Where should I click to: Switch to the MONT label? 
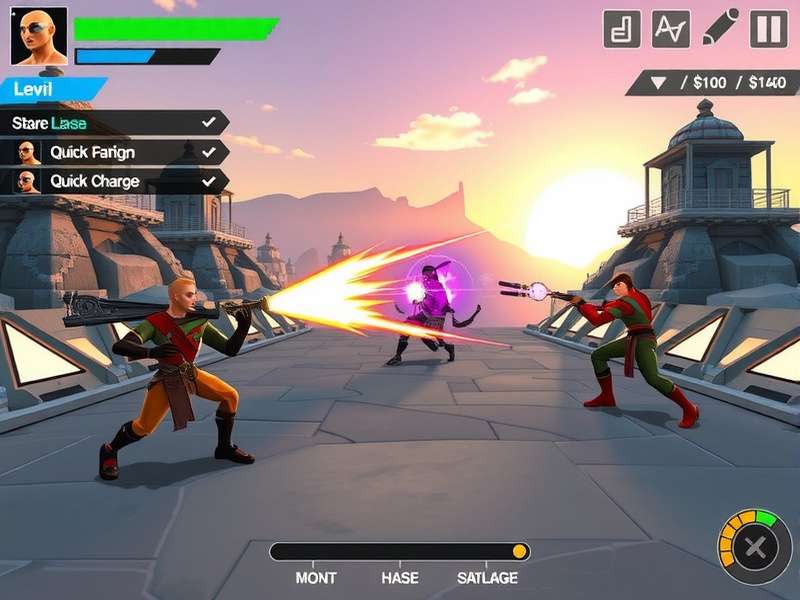pyautogui.click(x=316, y=578)
